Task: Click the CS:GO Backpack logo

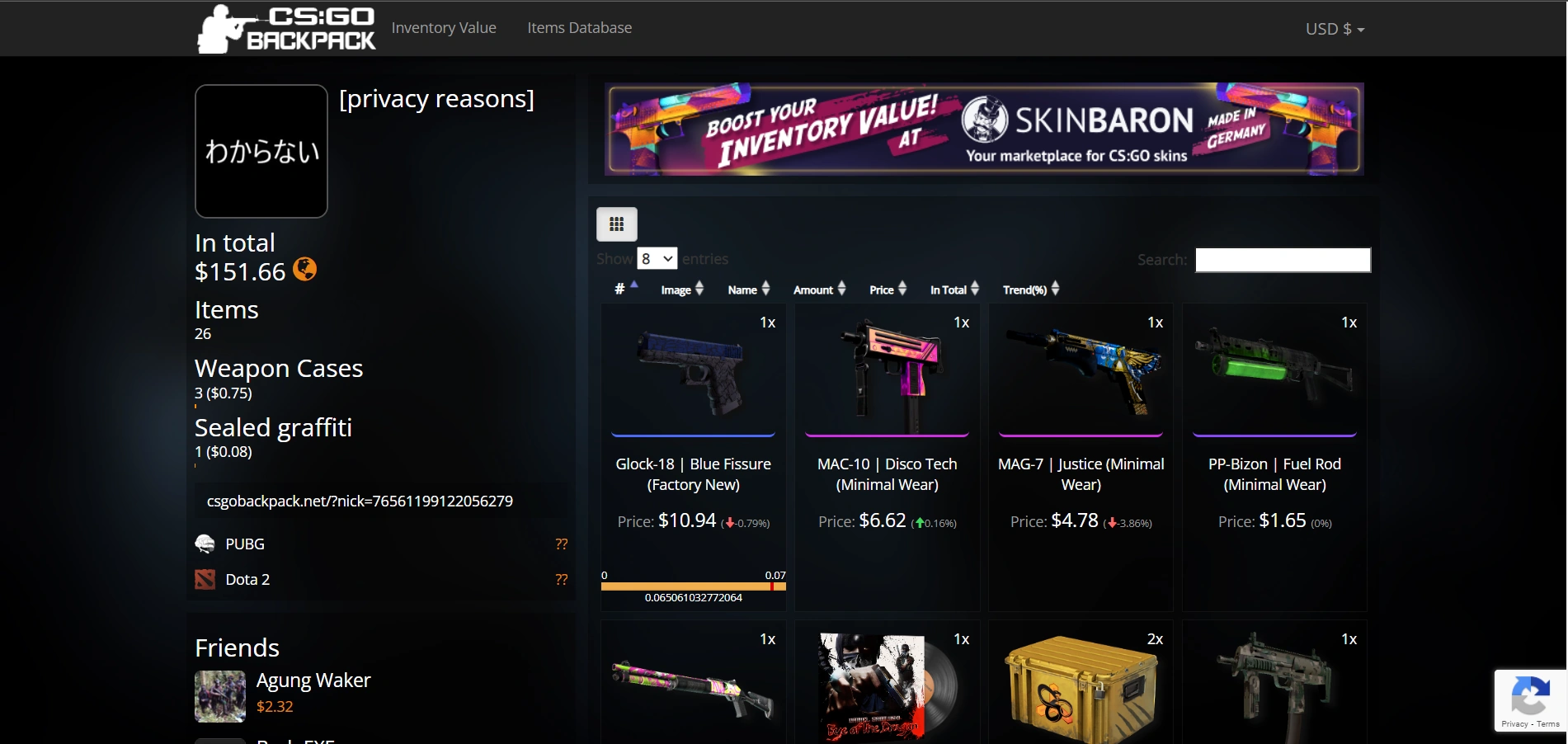Action: point(285,28)
